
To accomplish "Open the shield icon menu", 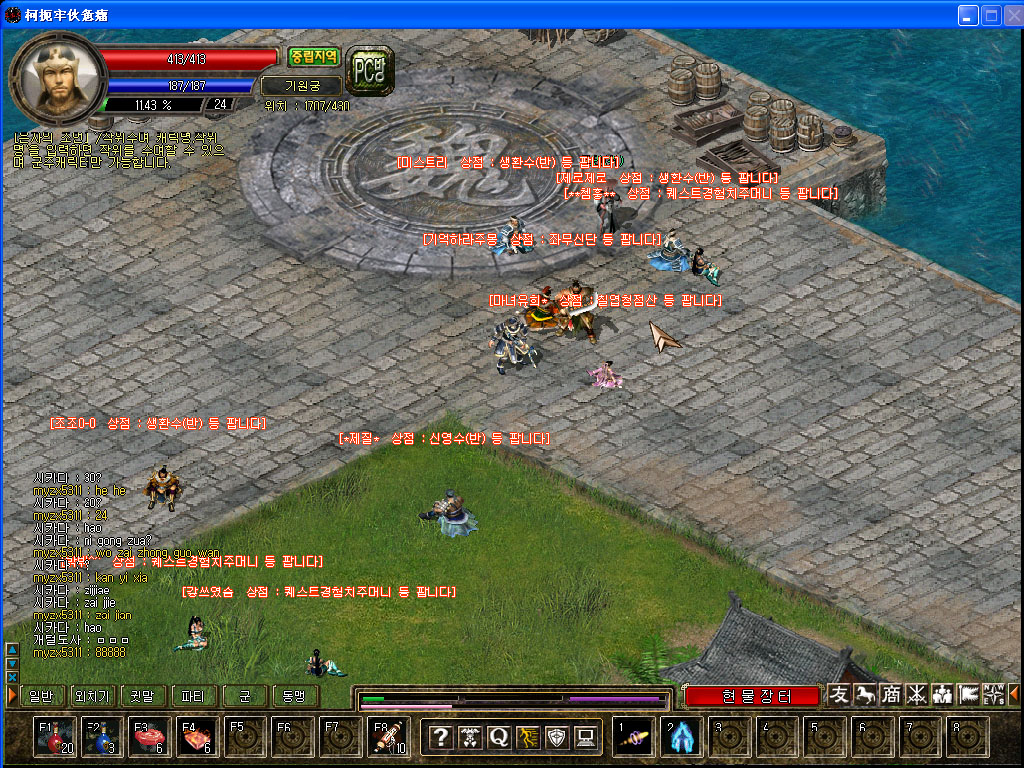I will click(x=557, y=738).
